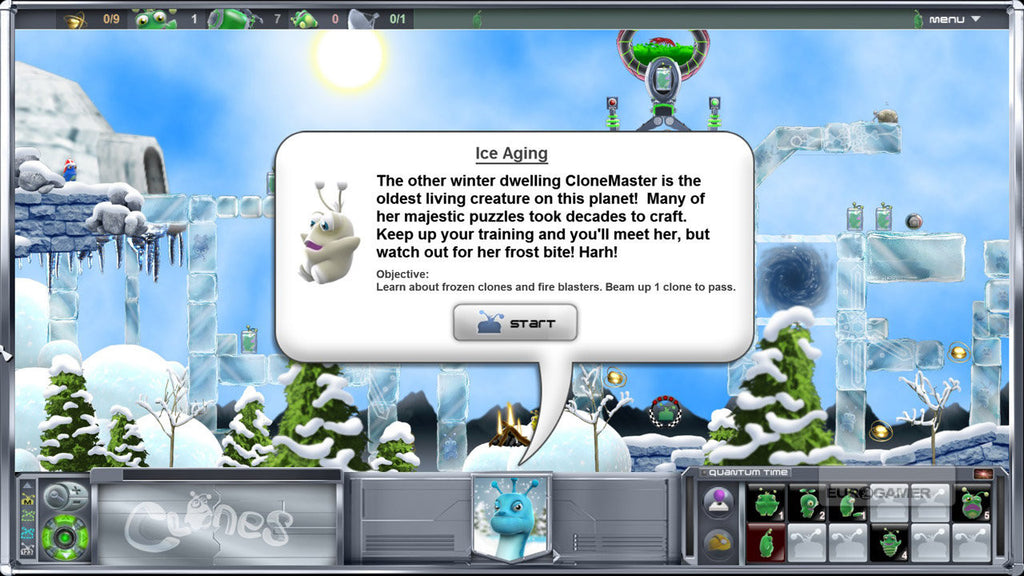Select the clone icon labeled 123
The width and height of the screenshot is (1024, 576).
(x=28, y=550)
